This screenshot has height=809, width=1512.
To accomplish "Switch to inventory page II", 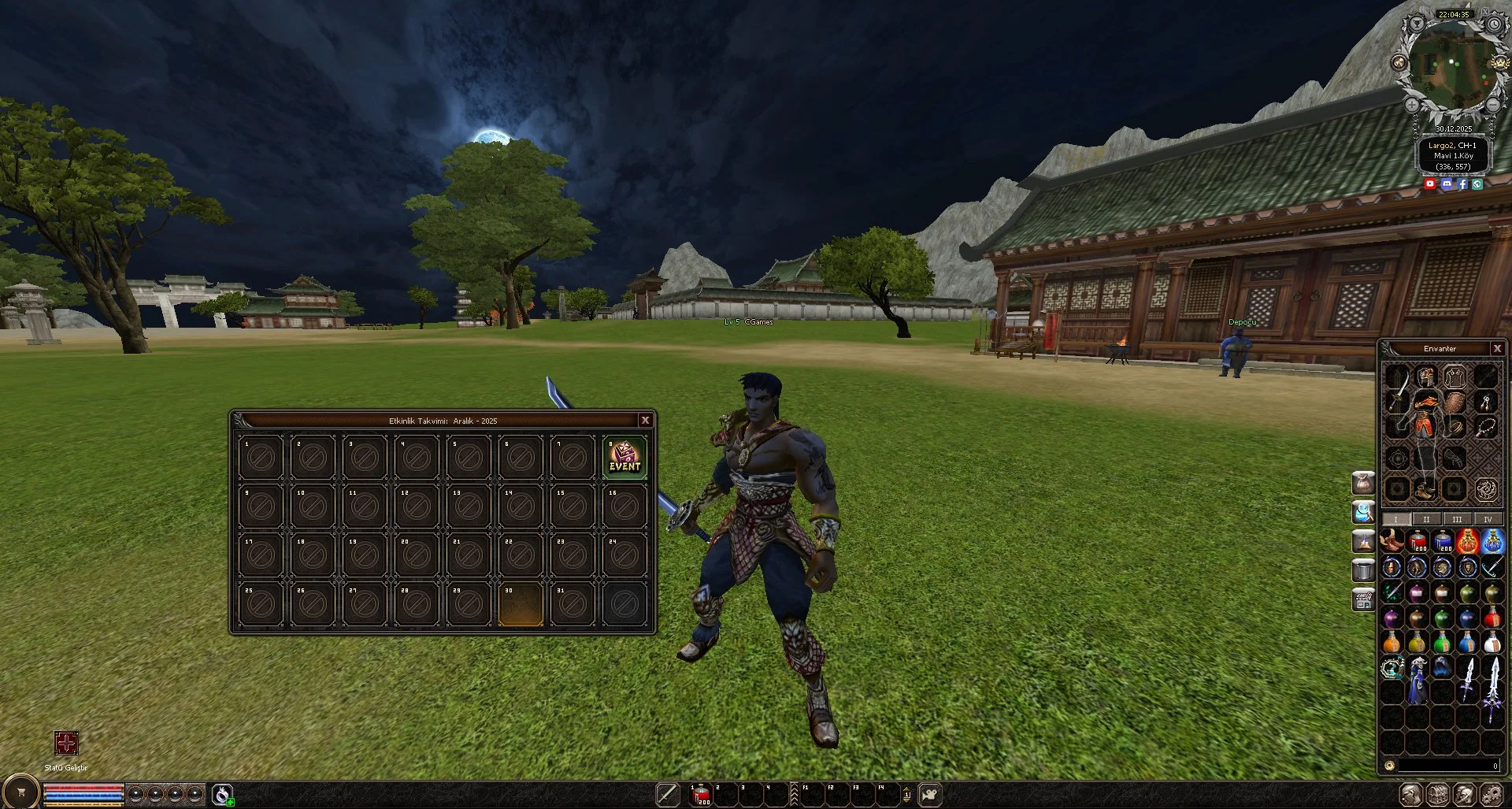I will (x=1426, y=519).
